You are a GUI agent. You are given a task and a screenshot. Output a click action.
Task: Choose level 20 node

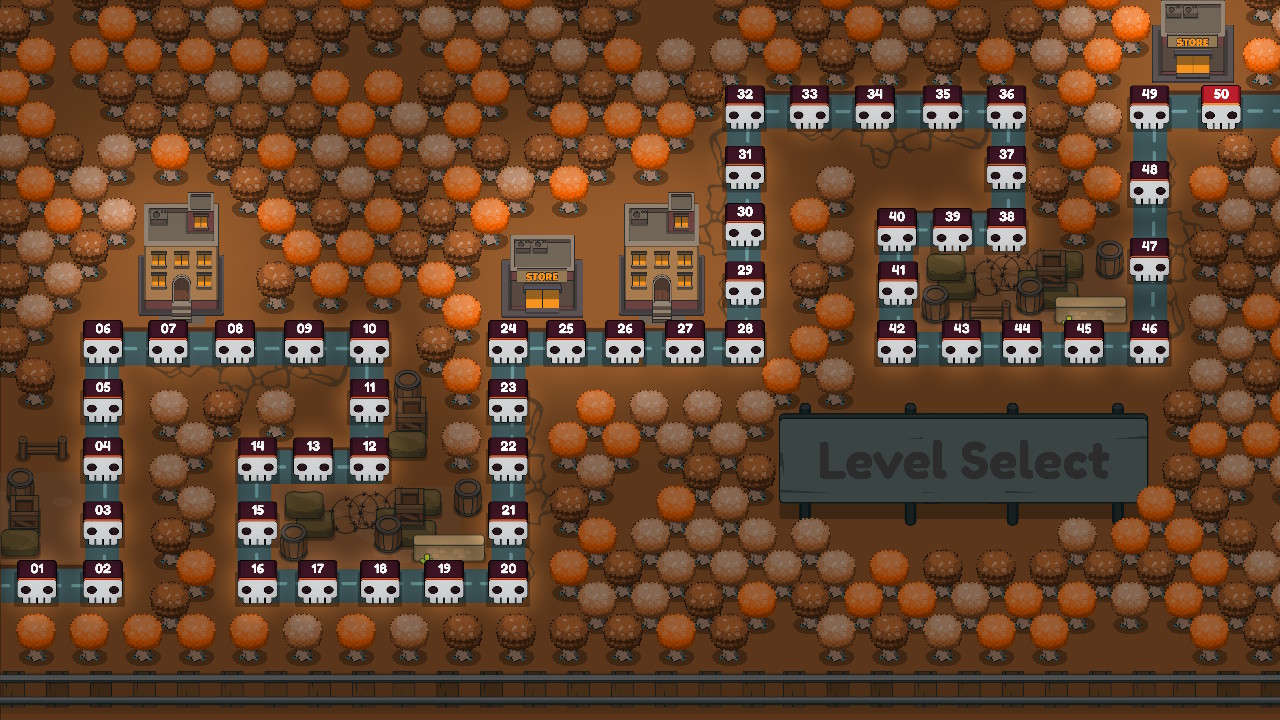pyautogui.click(x=508, y=582)
